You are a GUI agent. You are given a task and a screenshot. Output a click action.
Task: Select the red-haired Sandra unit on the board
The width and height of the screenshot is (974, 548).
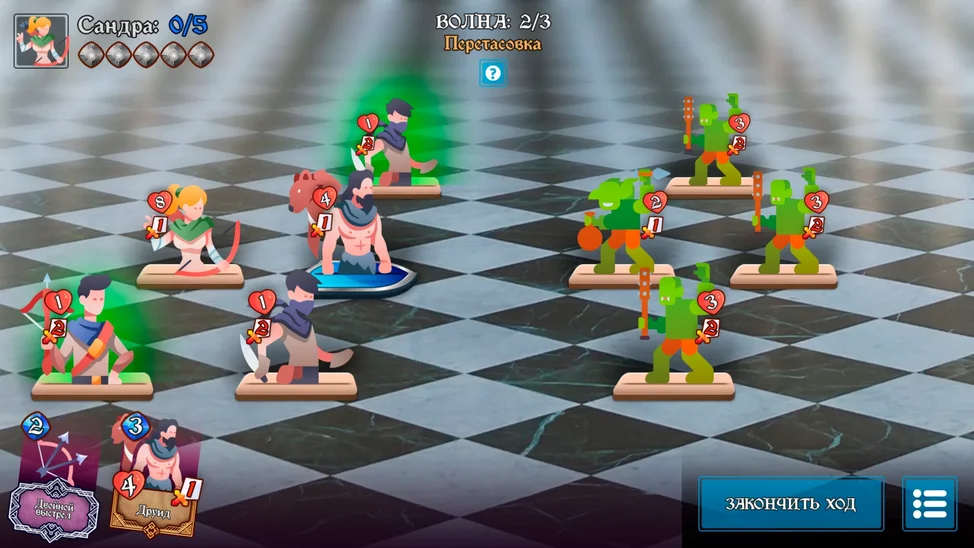pyautogui.click(x=195, y=232)
